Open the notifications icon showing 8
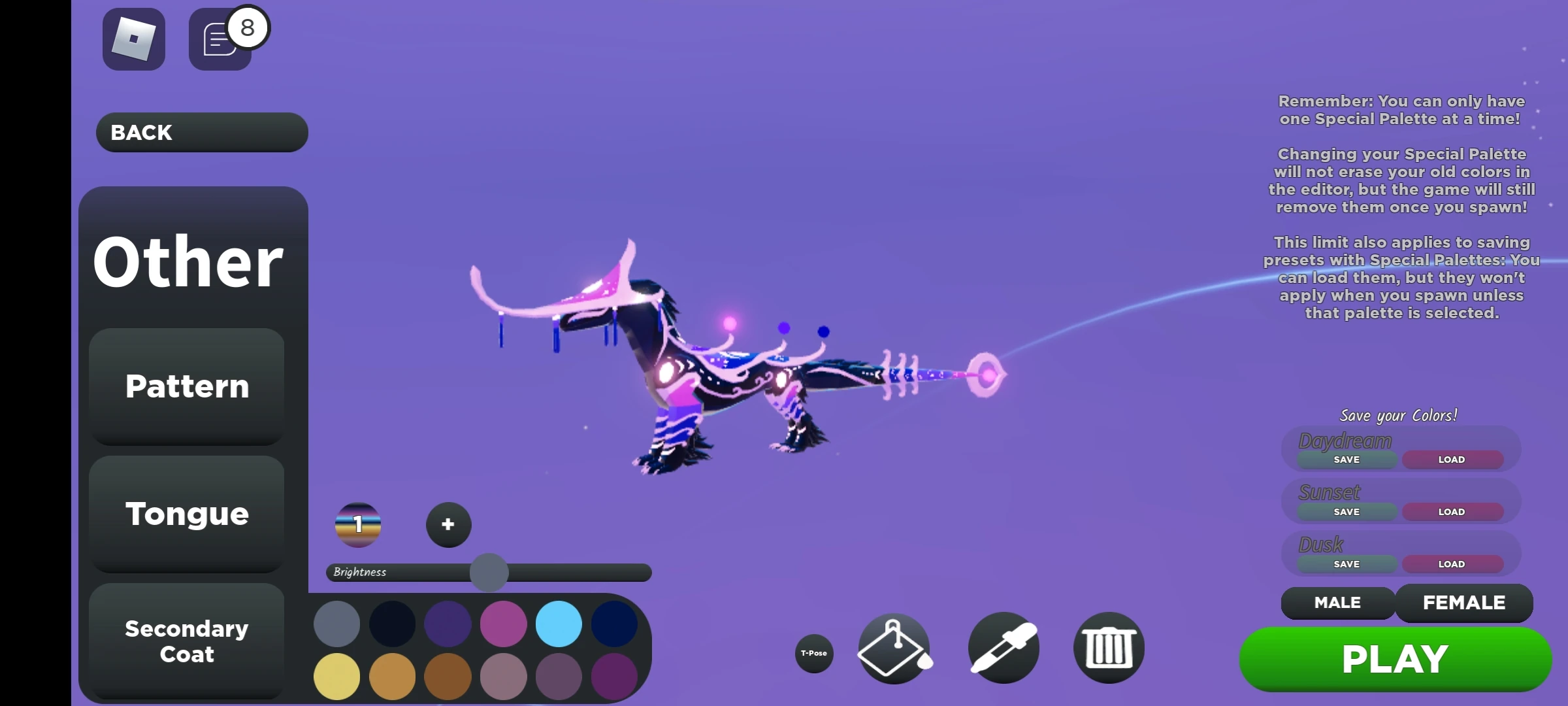The height and width of the screenshot is (706, 1568). [221, 39]
